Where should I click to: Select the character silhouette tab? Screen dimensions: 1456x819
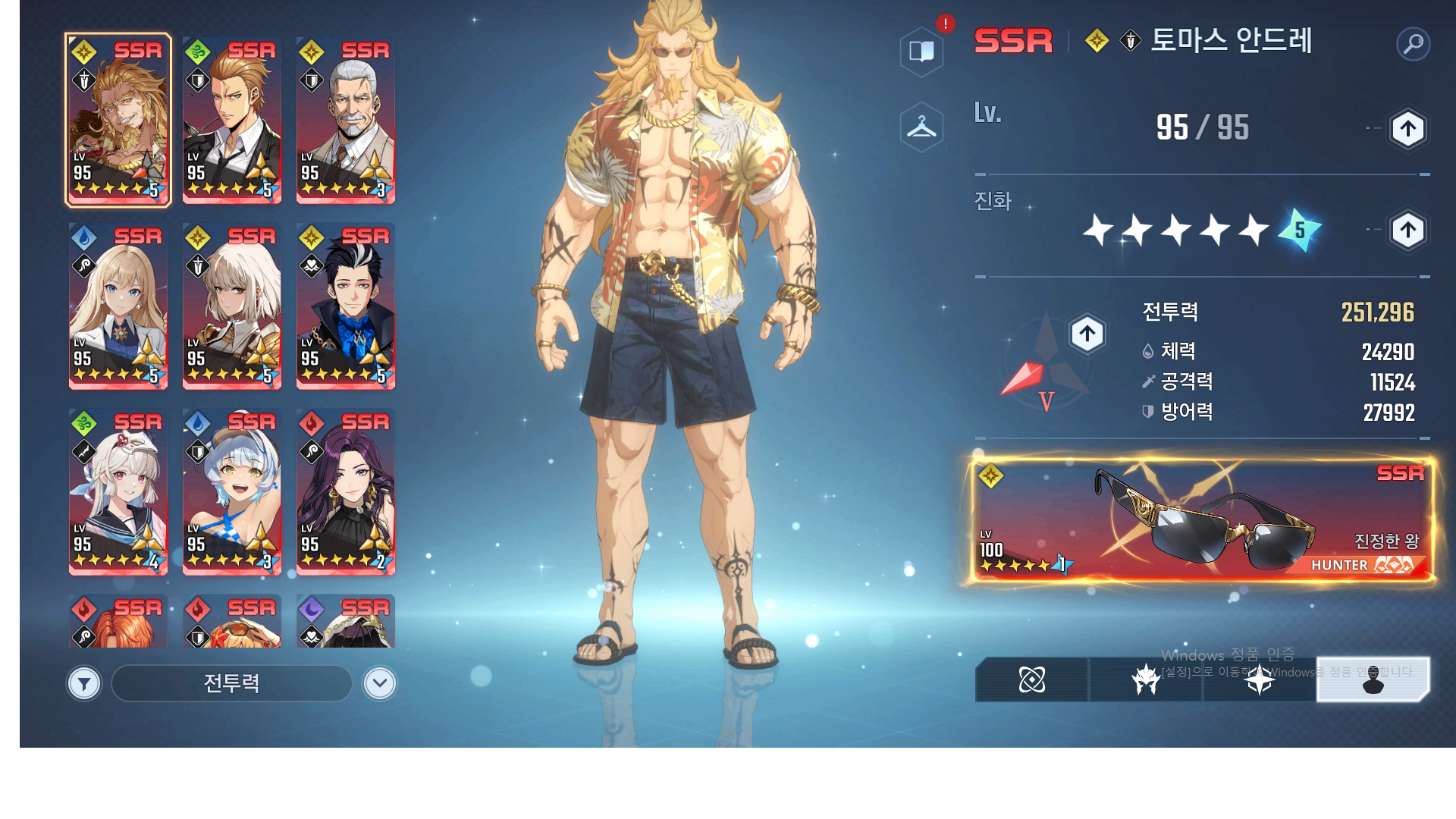point(1373,679)
